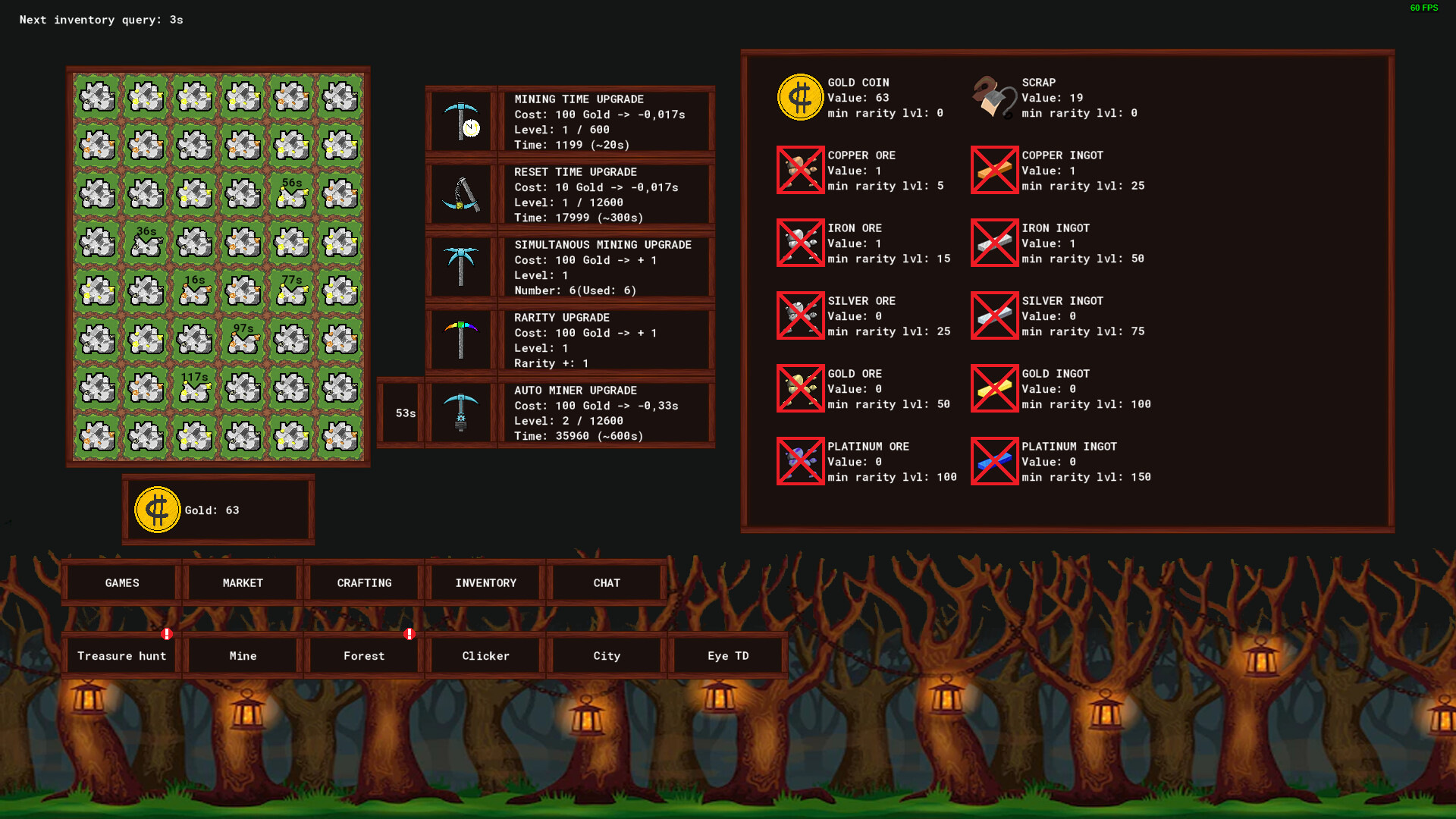Viewport: 1456px width, 819px height.
Task: Mine the rock tile showing the 56s timer
Action: click(x=290, y=193)
